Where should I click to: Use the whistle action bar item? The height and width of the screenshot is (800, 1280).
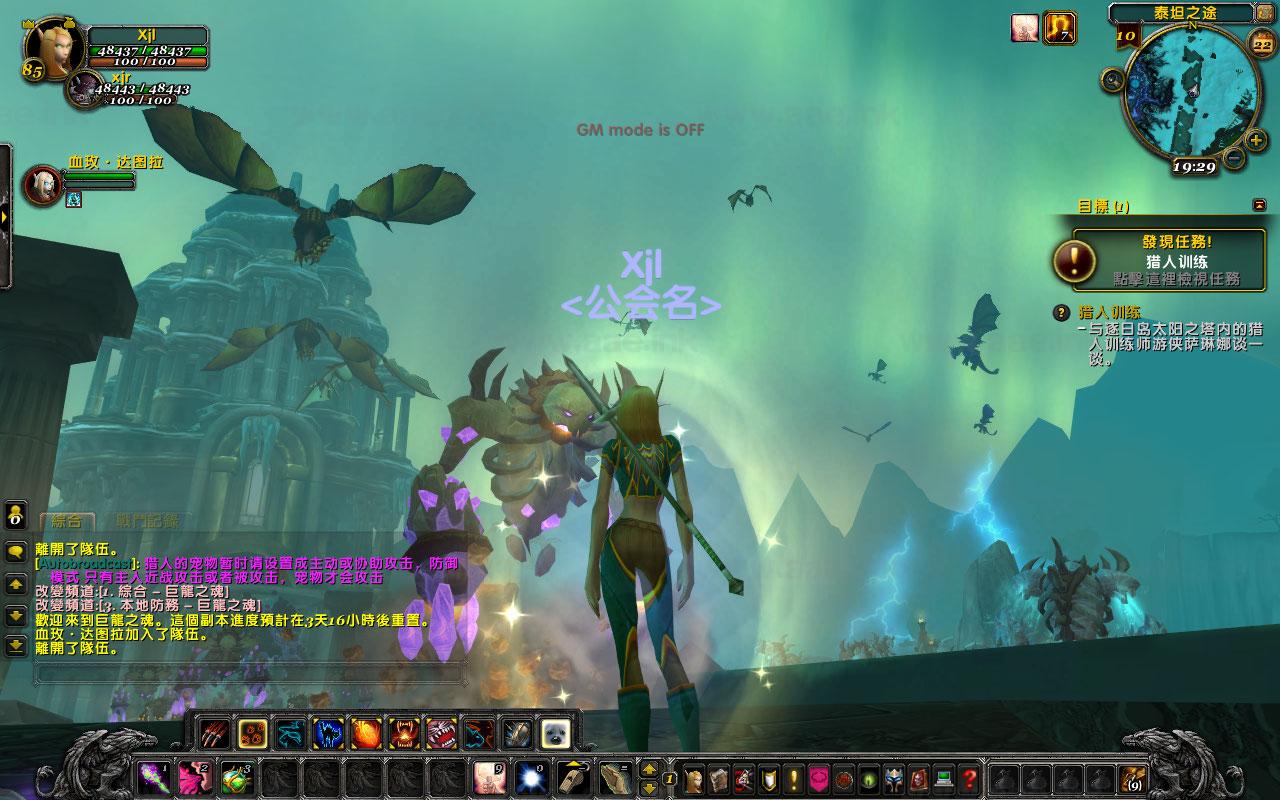pos(571,777)
